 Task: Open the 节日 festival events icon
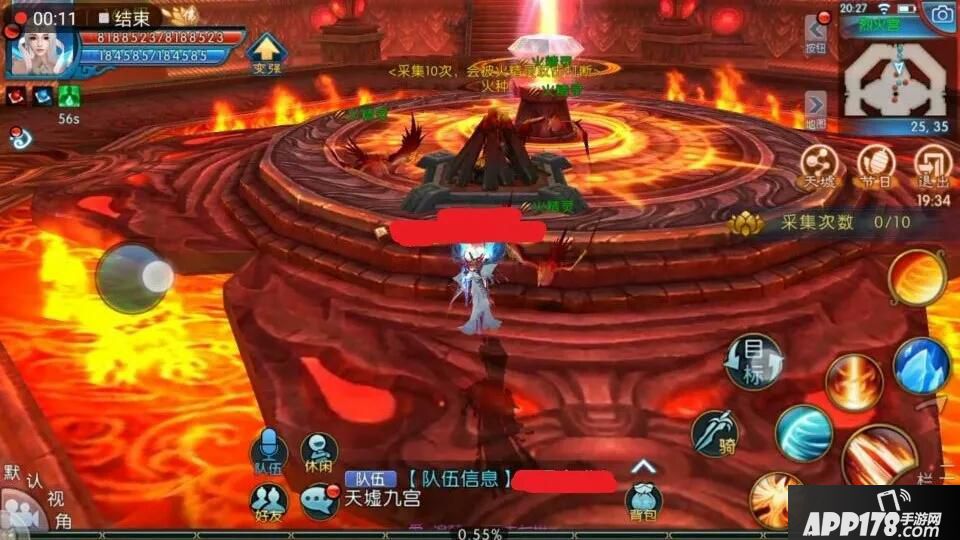(877, 165)
